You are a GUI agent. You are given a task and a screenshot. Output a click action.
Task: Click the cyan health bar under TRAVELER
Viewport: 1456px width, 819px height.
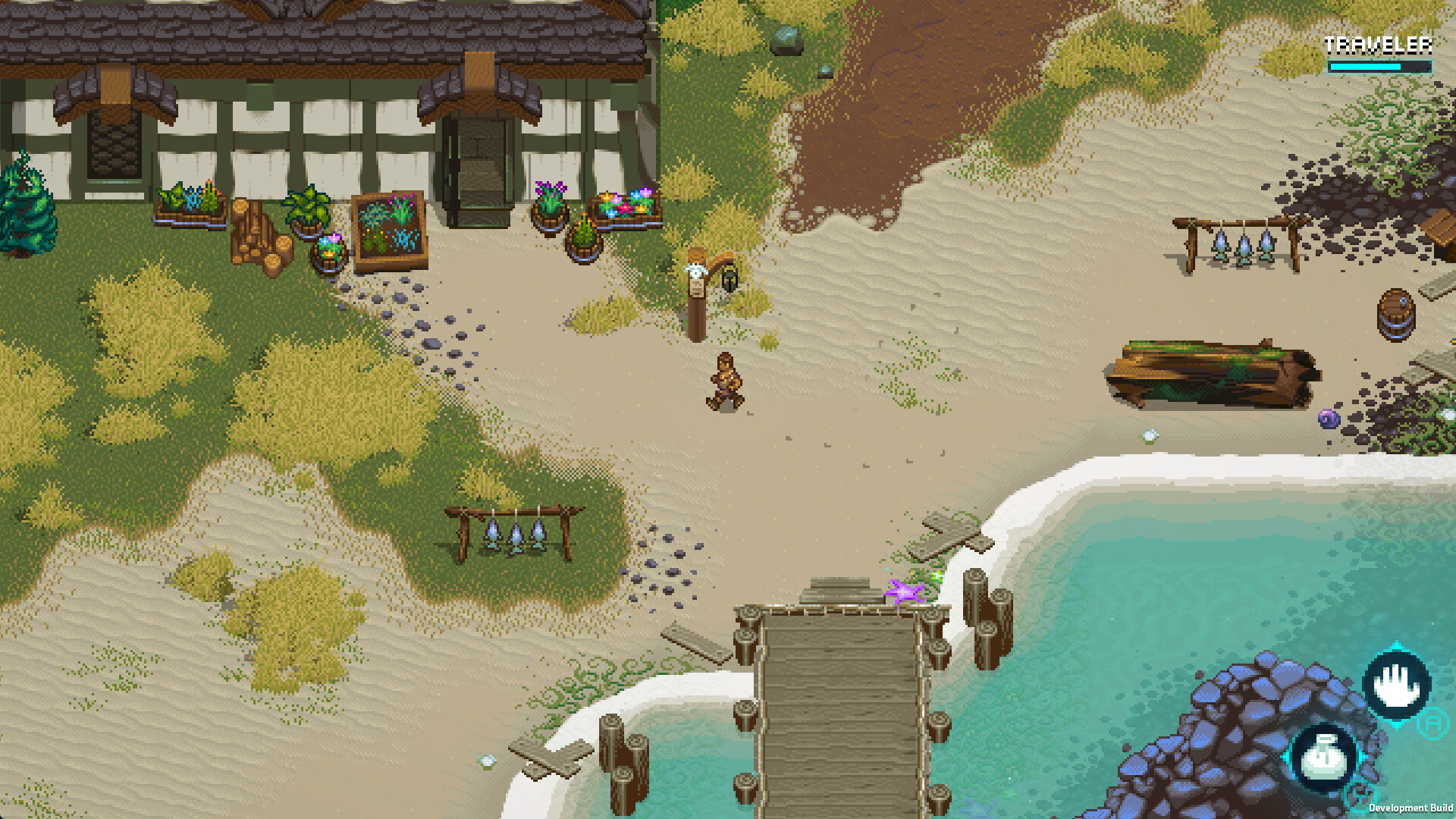1365,67
